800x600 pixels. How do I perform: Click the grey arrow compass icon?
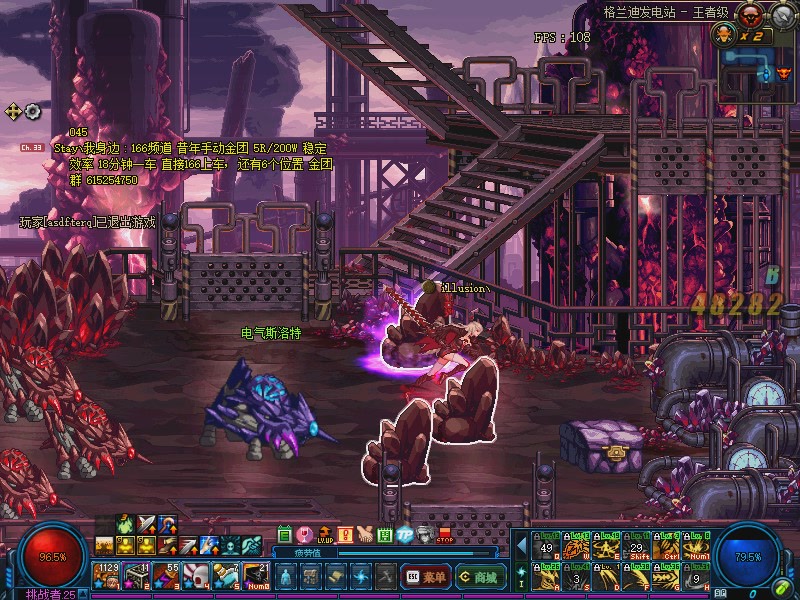pos(13,111)
